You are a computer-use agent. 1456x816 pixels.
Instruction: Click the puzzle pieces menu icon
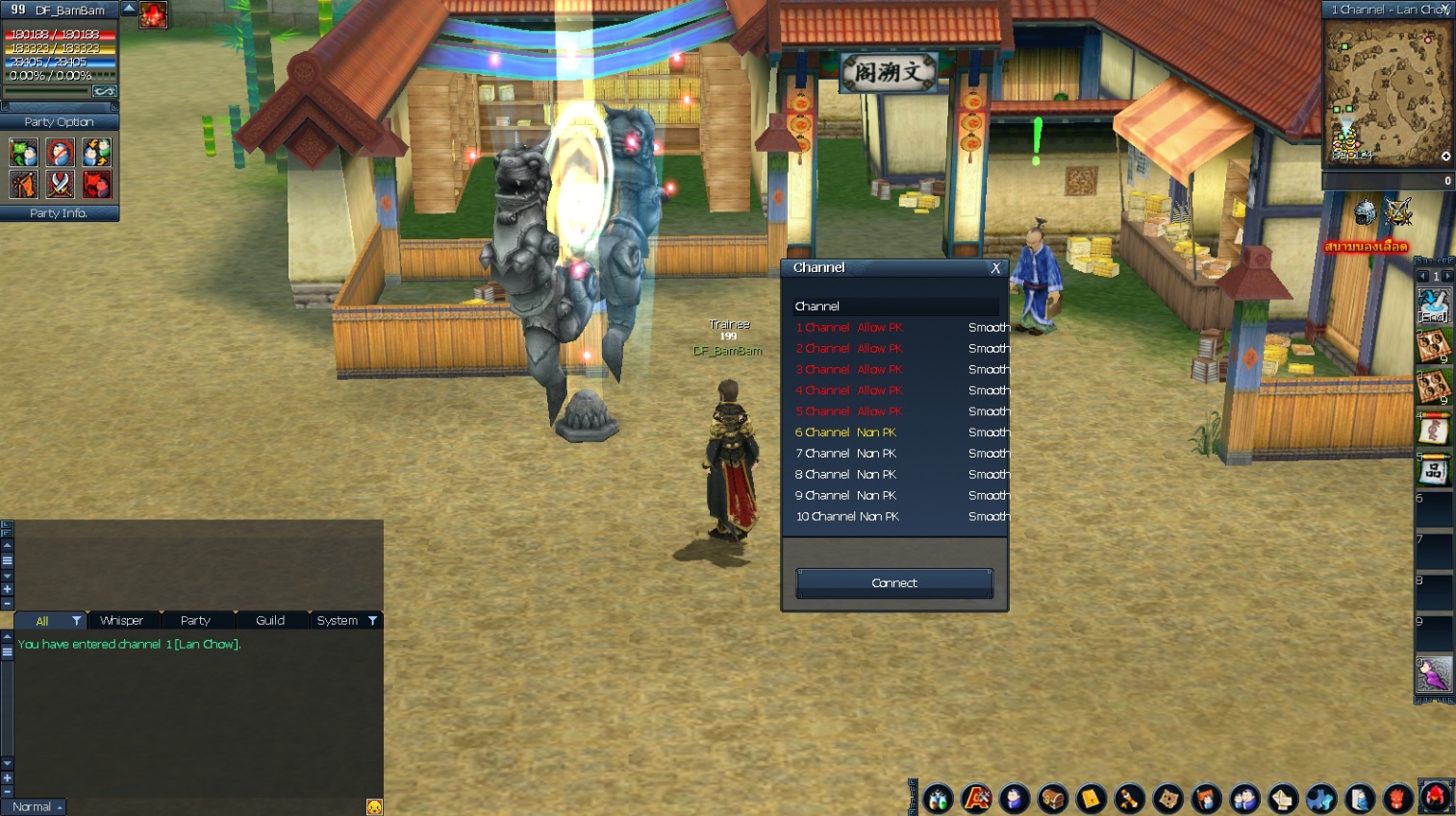click(1320, 798)
